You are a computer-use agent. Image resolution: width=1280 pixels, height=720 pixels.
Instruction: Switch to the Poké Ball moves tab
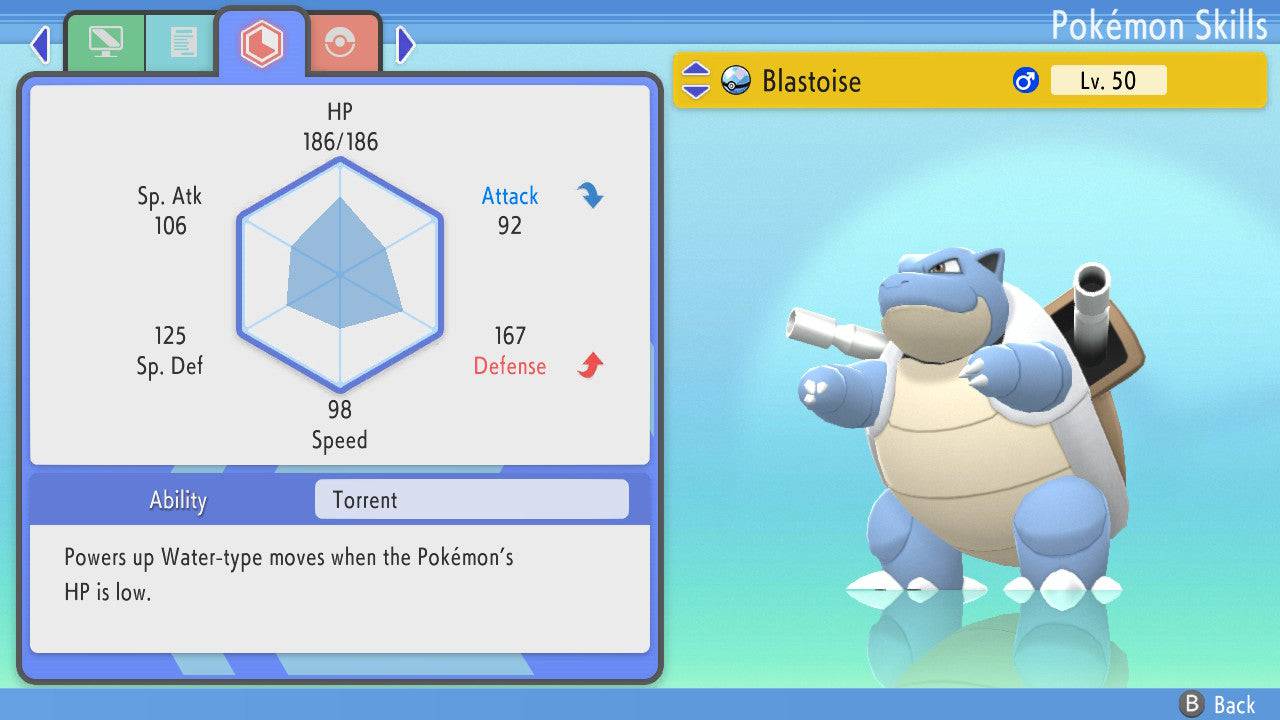click(x=342, y=42)
